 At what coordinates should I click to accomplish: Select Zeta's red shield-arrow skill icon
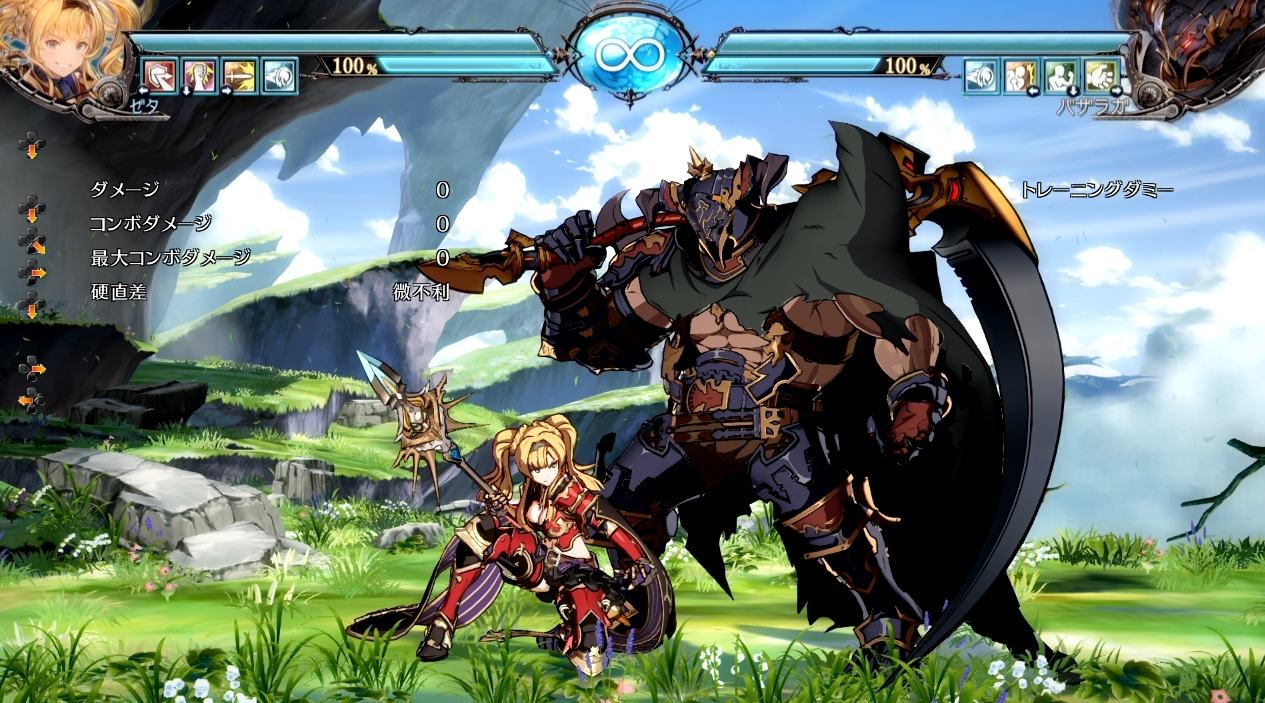[x=159, y=76]
